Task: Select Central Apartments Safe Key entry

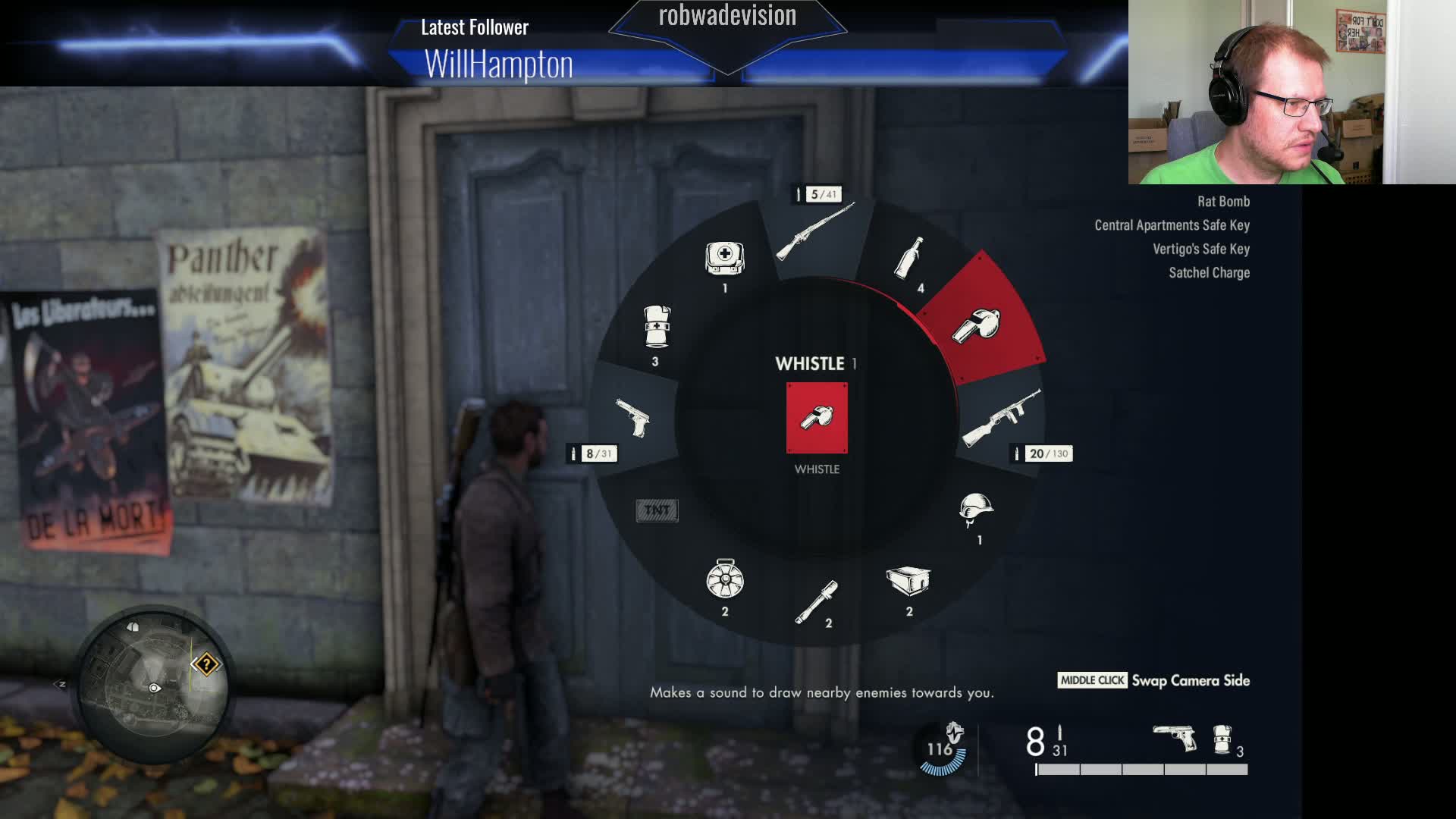Action: (1171, 224)
